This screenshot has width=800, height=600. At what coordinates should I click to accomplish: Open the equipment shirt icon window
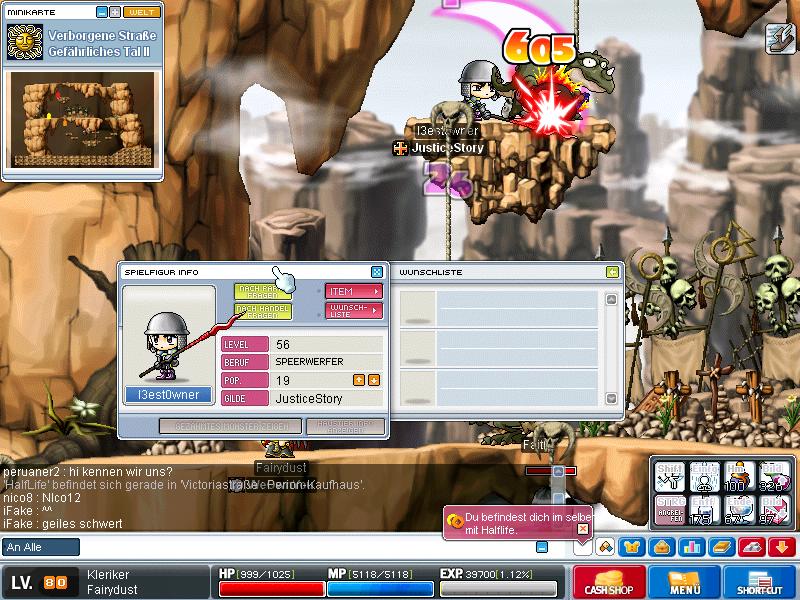pos(633,547)
